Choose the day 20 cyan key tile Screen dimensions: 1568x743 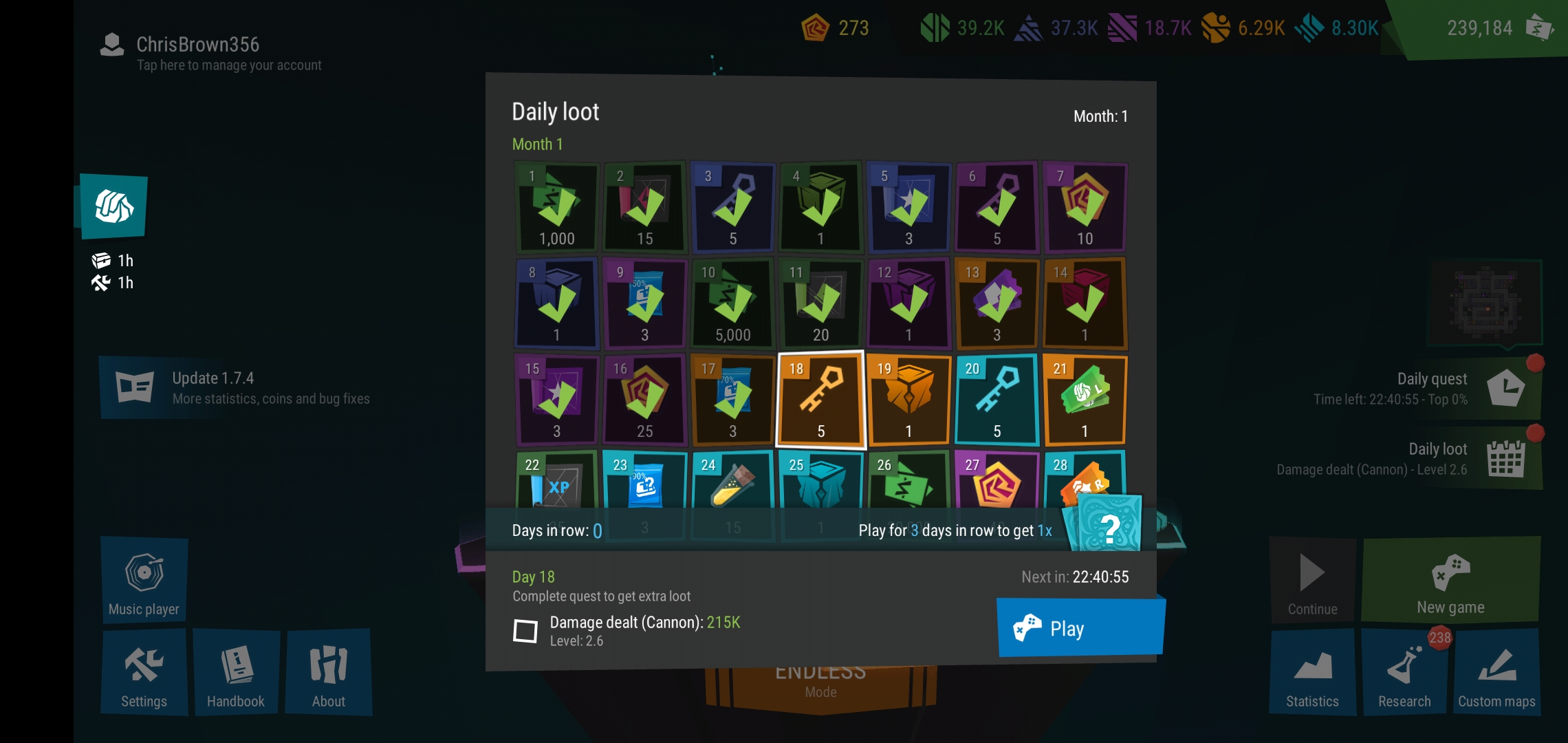(x=997, y=400)
